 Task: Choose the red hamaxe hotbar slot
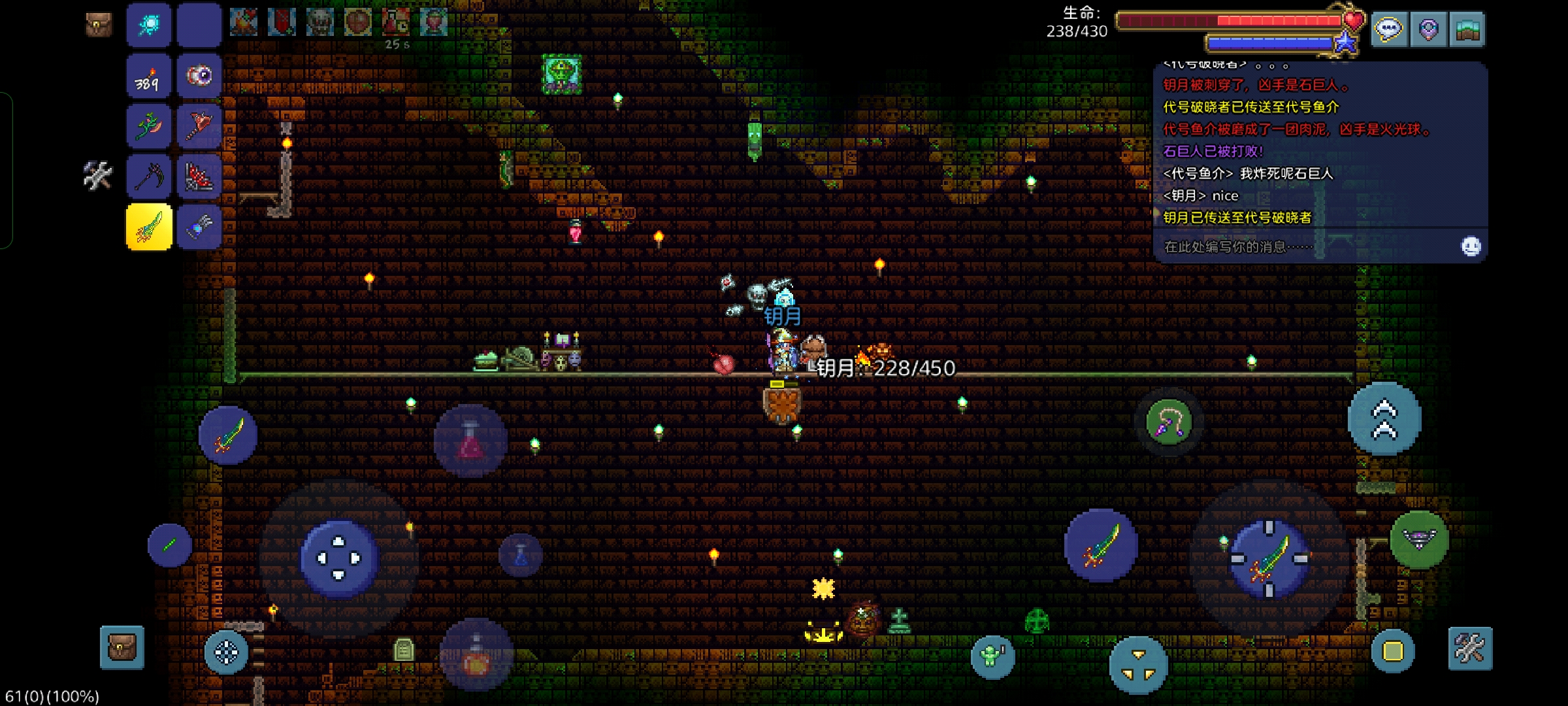tap(199, 126)
